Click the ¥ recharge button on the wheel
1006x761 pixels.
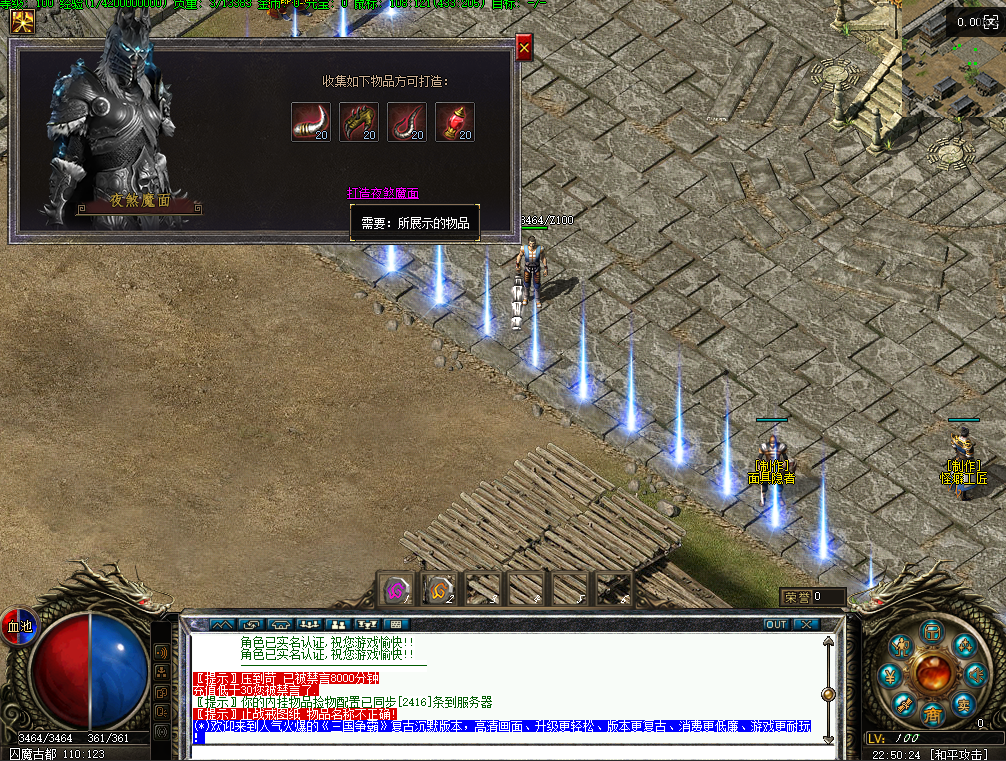click(x=889, y=677)
